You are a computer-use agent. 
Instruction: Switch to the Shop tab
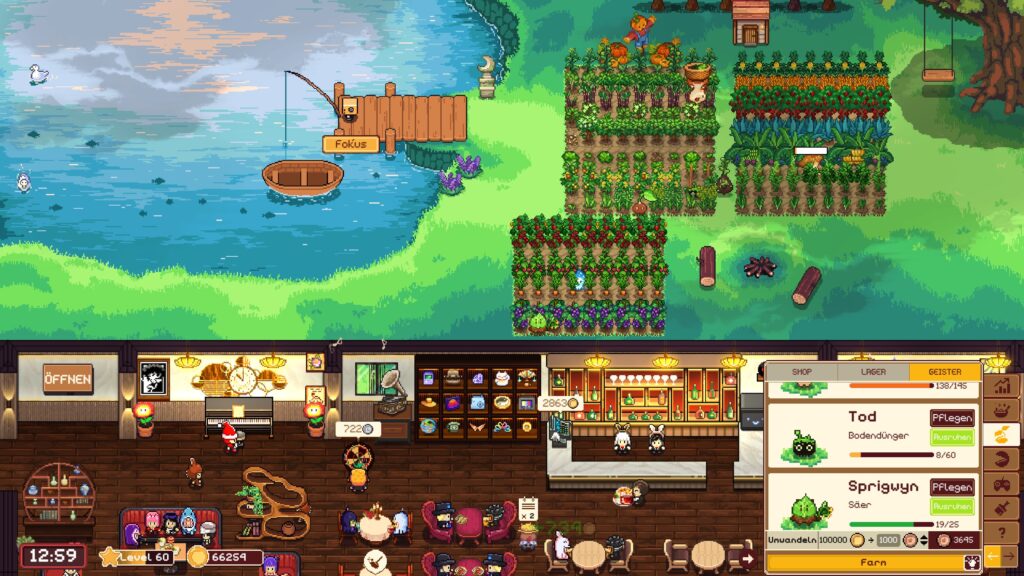[x=802, y=371]
